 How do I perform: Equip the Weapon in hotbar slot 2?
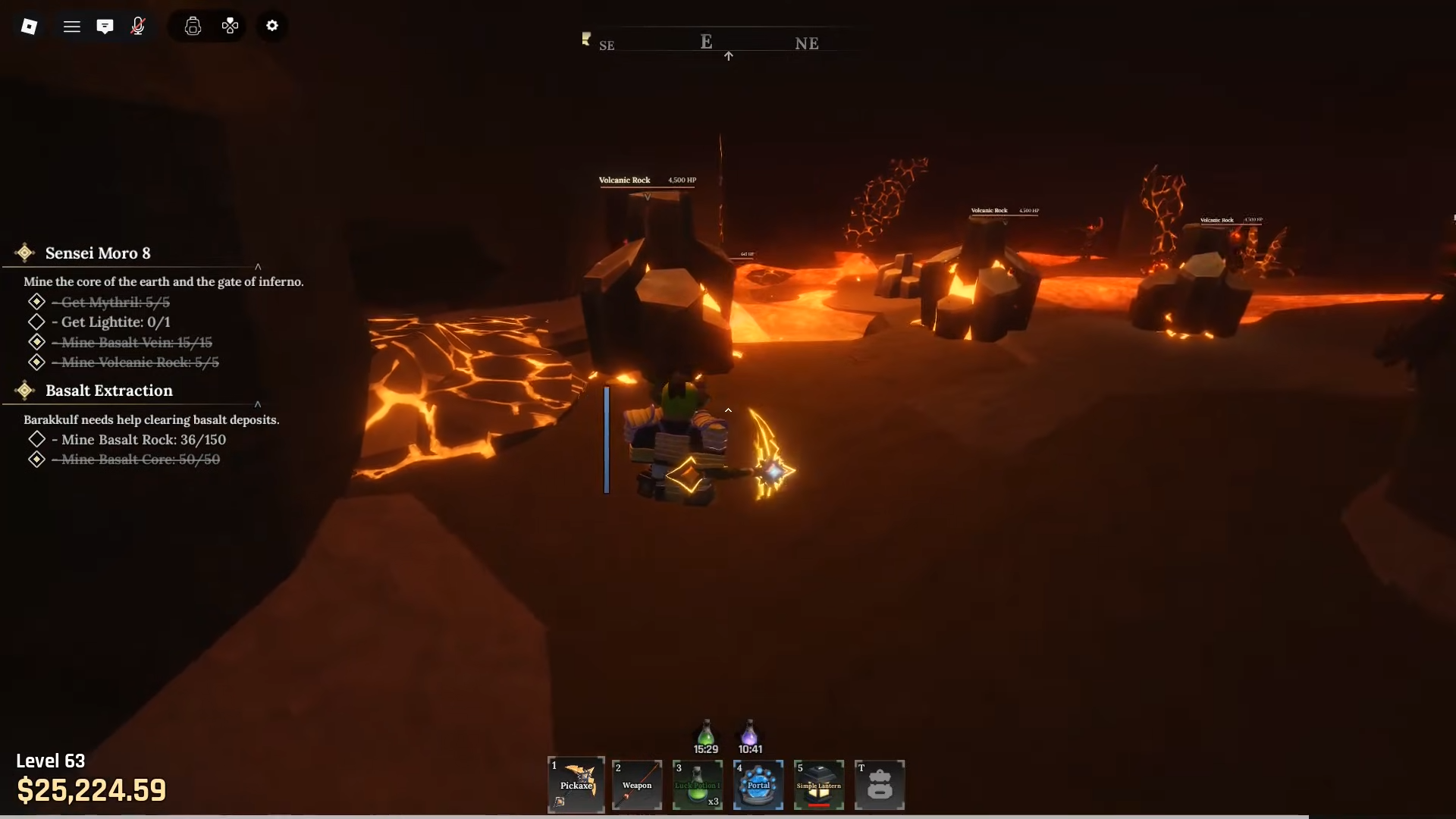click(636, 785)
